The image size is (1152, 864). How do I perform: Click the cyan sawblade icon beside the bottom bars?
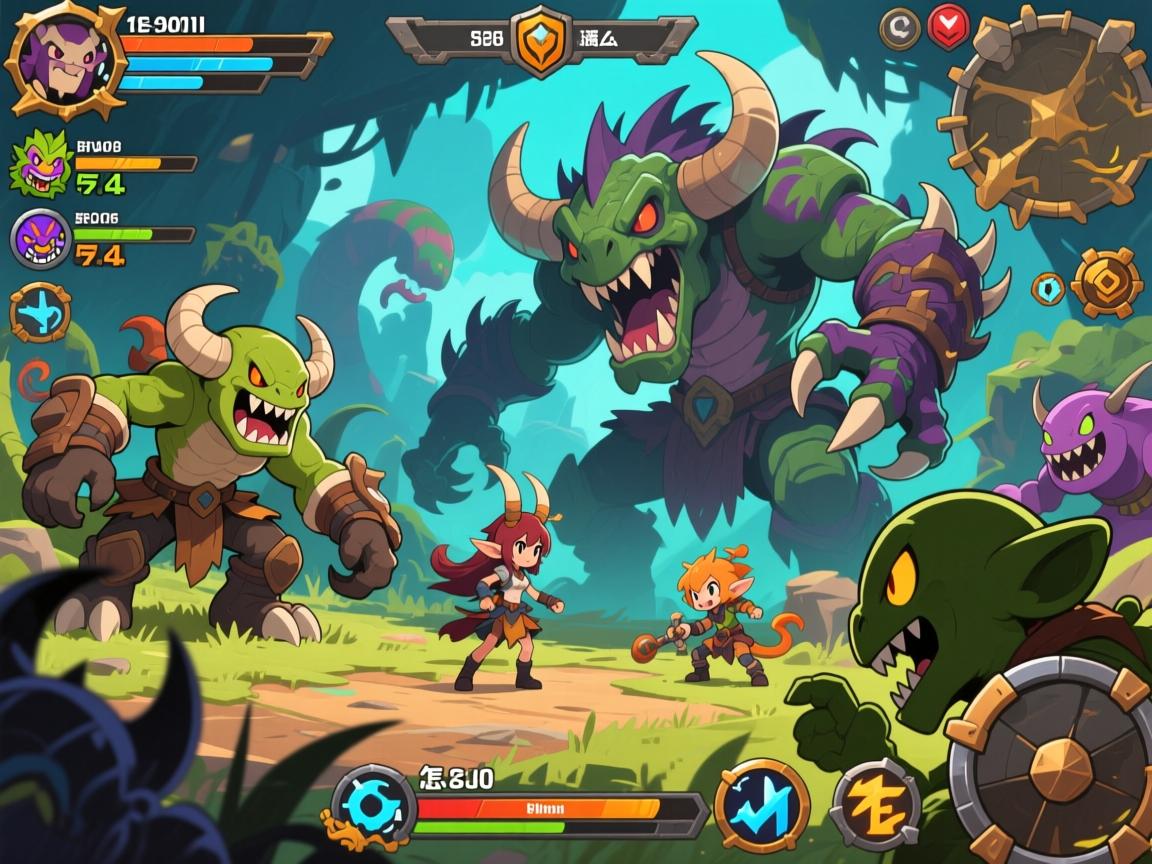point(373,804)
